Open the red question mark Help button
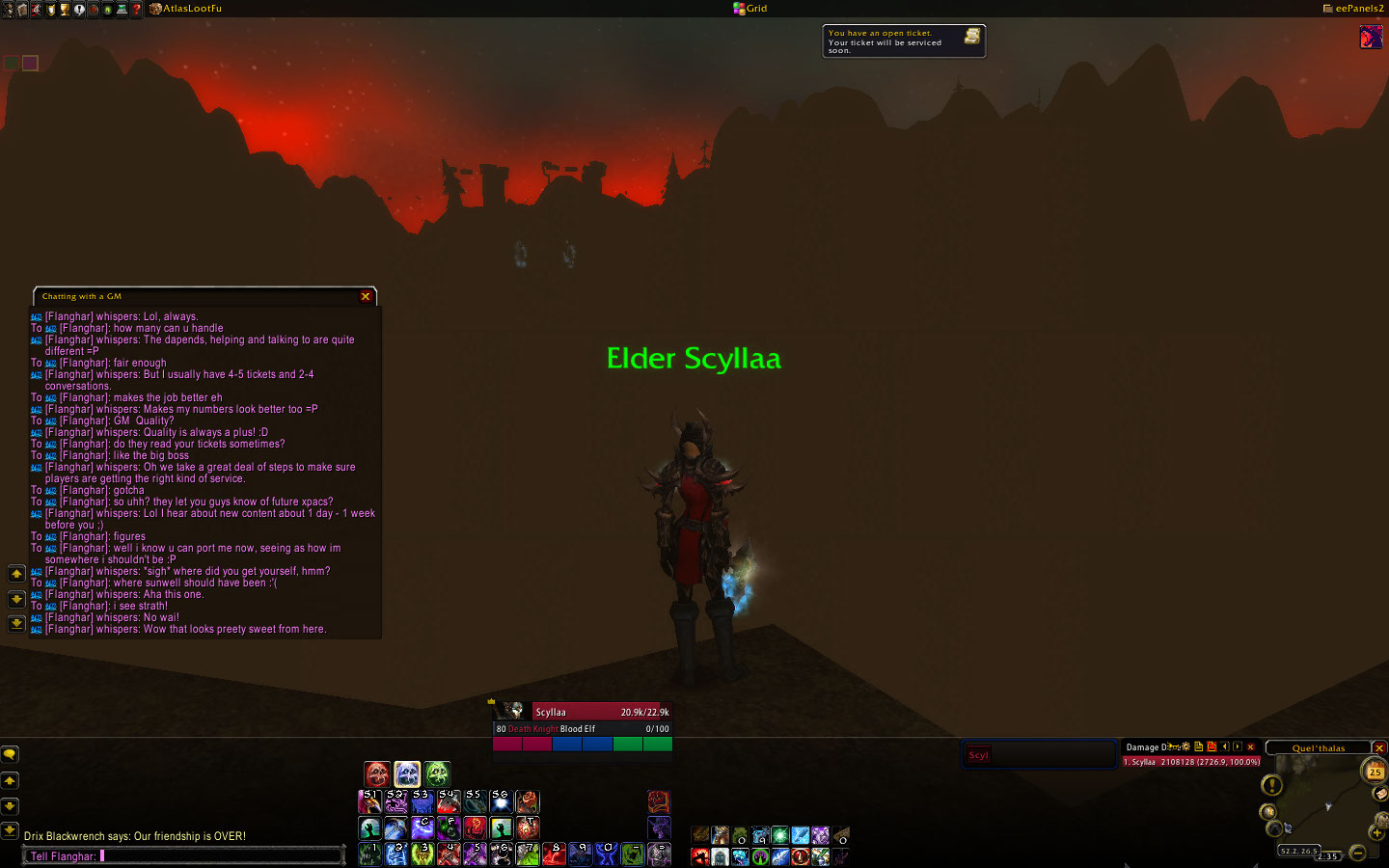Screen dimensions: 1389x868 point(136,9)
